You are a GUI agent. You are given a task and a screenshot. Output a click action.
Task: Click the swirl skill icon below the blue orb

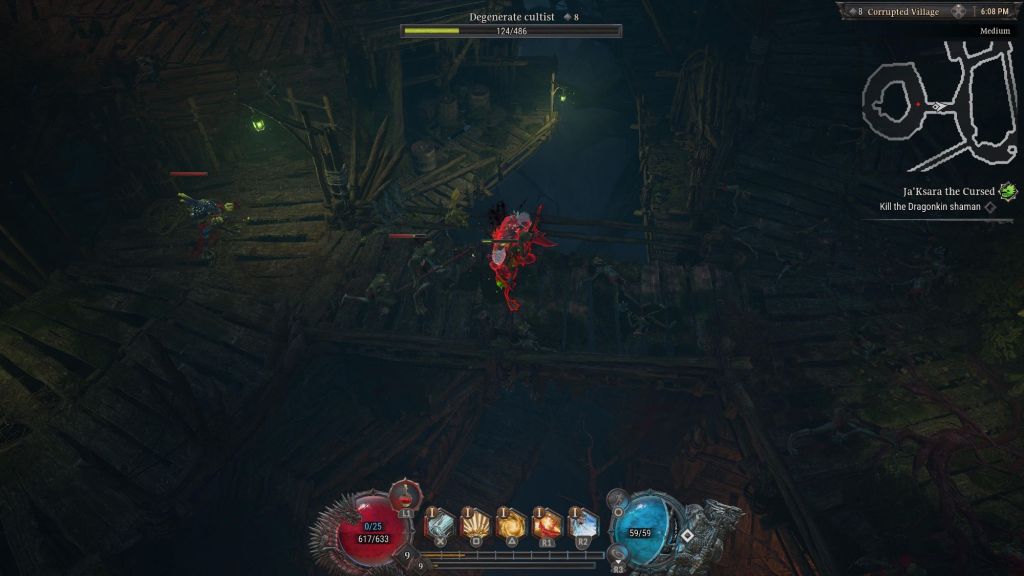click(619, 553)
